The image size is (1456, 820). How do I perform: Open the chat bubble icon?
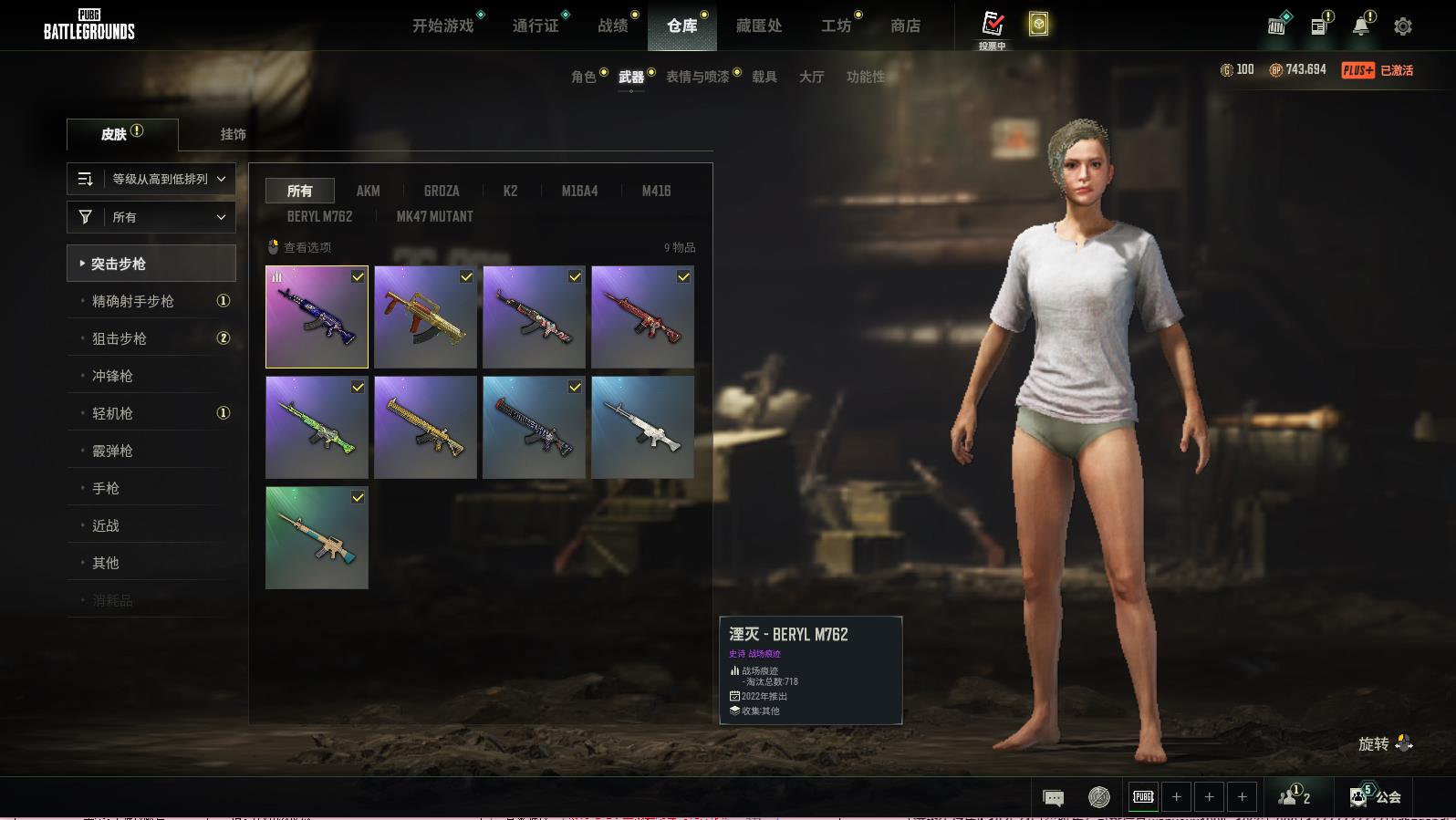pyautogui.click(x=1053, y=798)
